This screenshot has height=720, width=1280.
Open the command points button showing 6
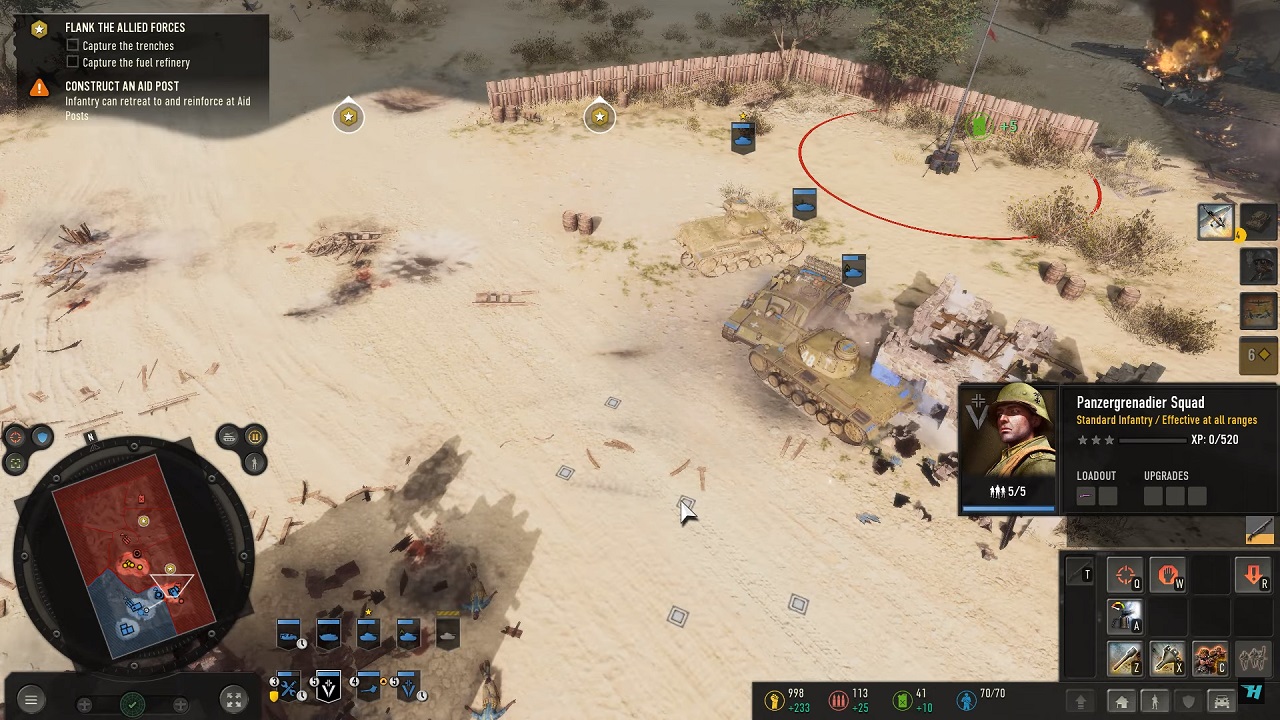[x=1259, y=354]
